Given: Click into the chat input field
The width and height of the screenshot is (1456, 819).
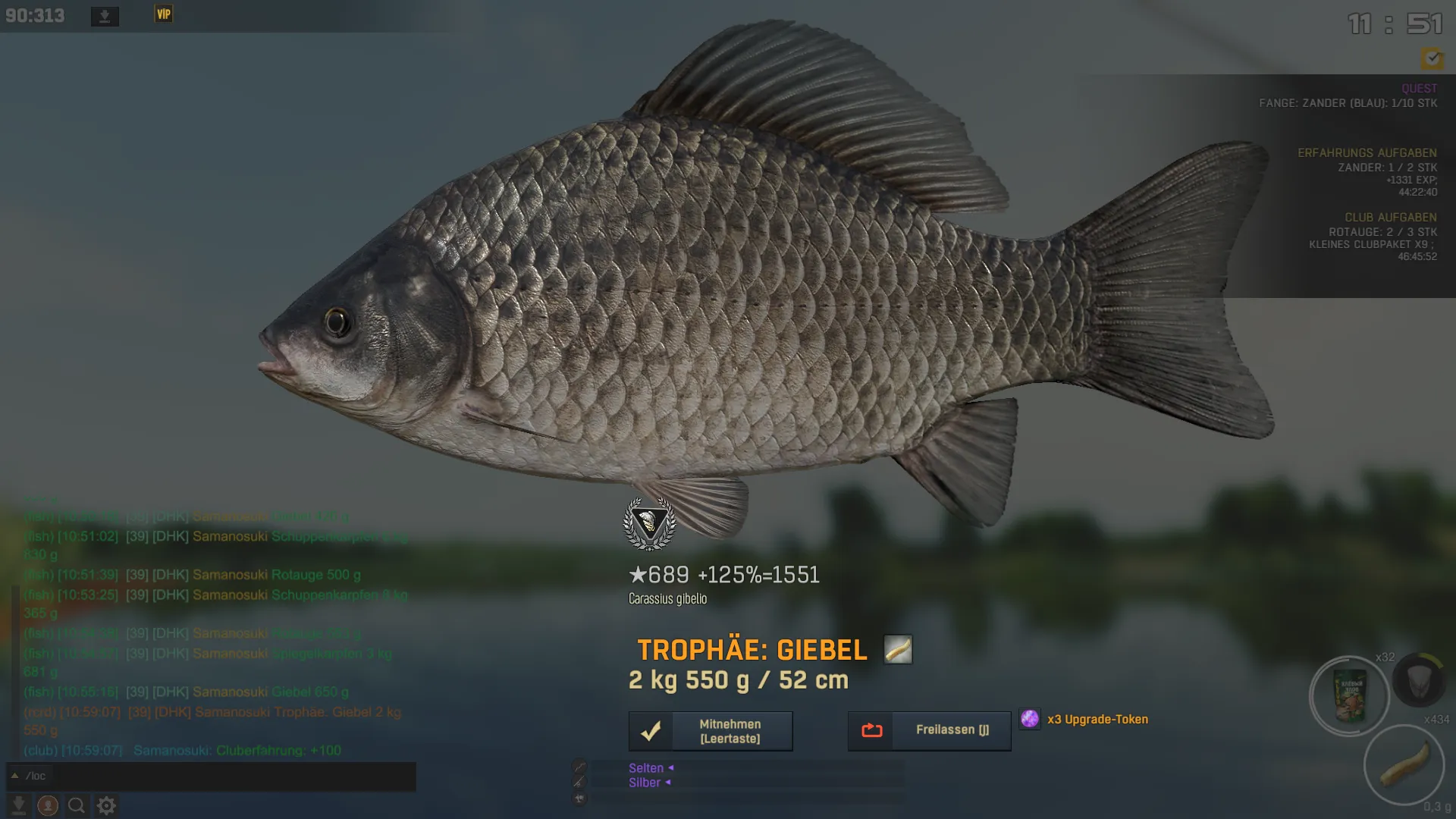Looking at the screenshot, I should pos(220,776).
